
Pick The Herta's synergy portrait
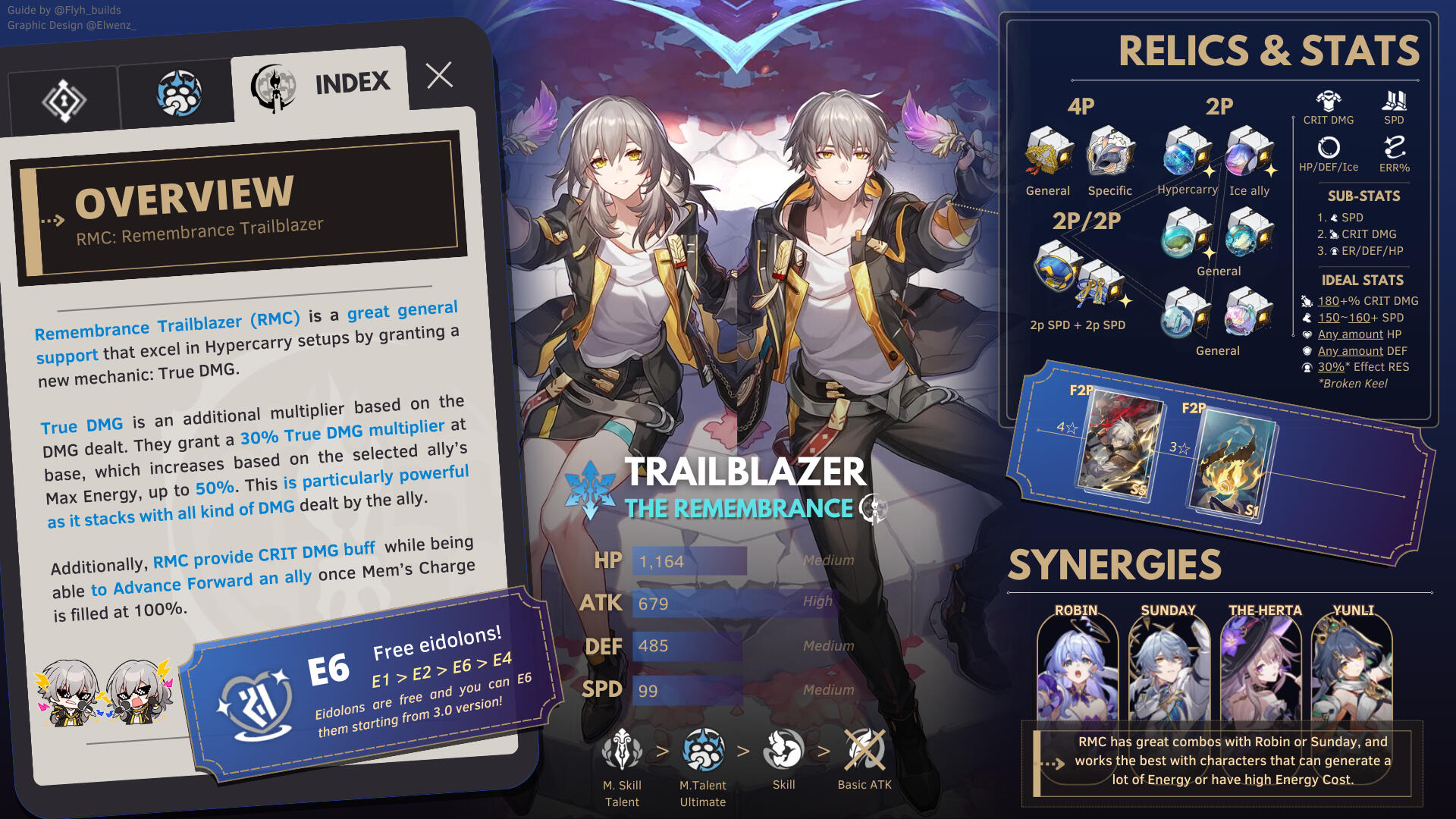(1261, 669)
